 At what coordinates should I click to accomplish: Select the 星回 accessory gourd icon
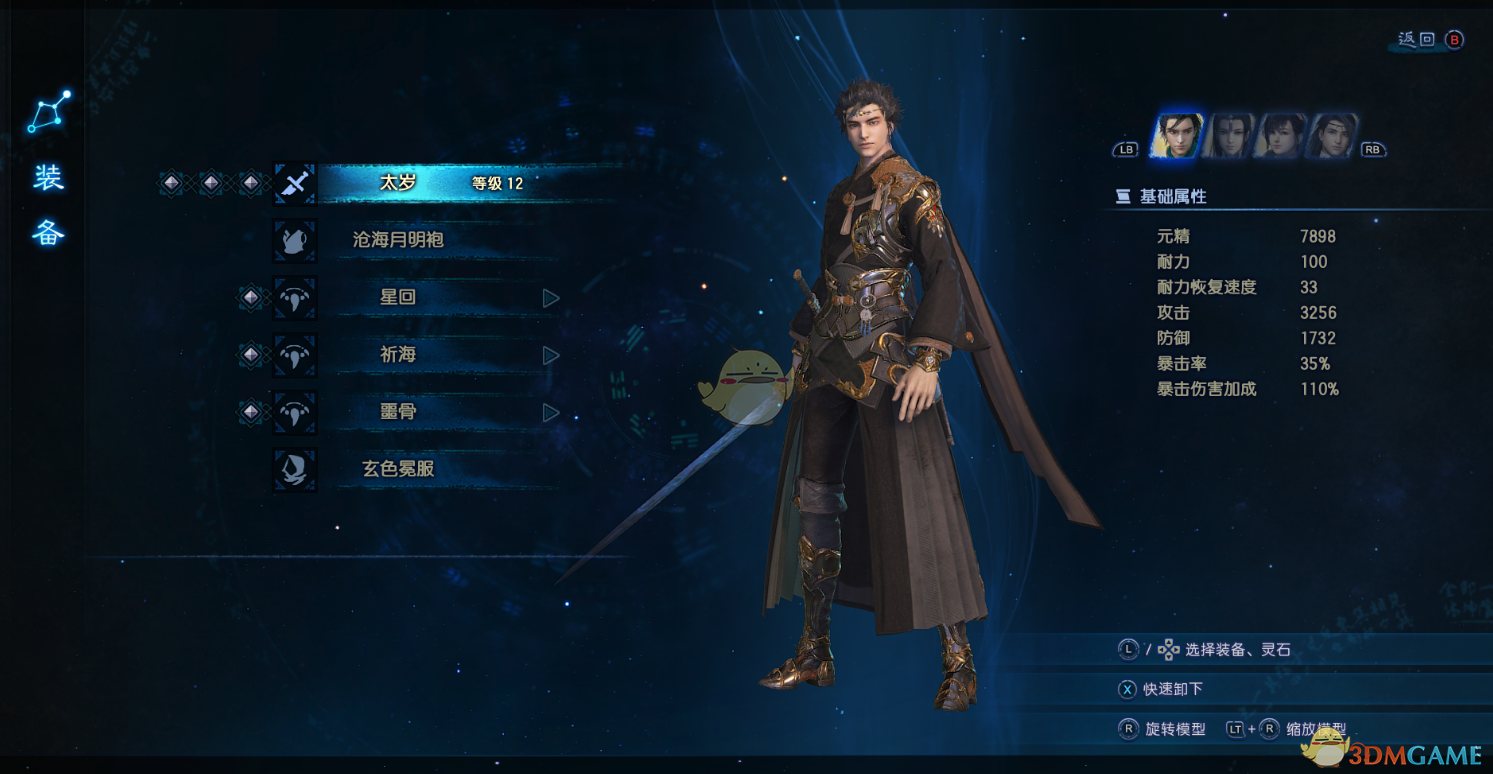coord(294,299)
